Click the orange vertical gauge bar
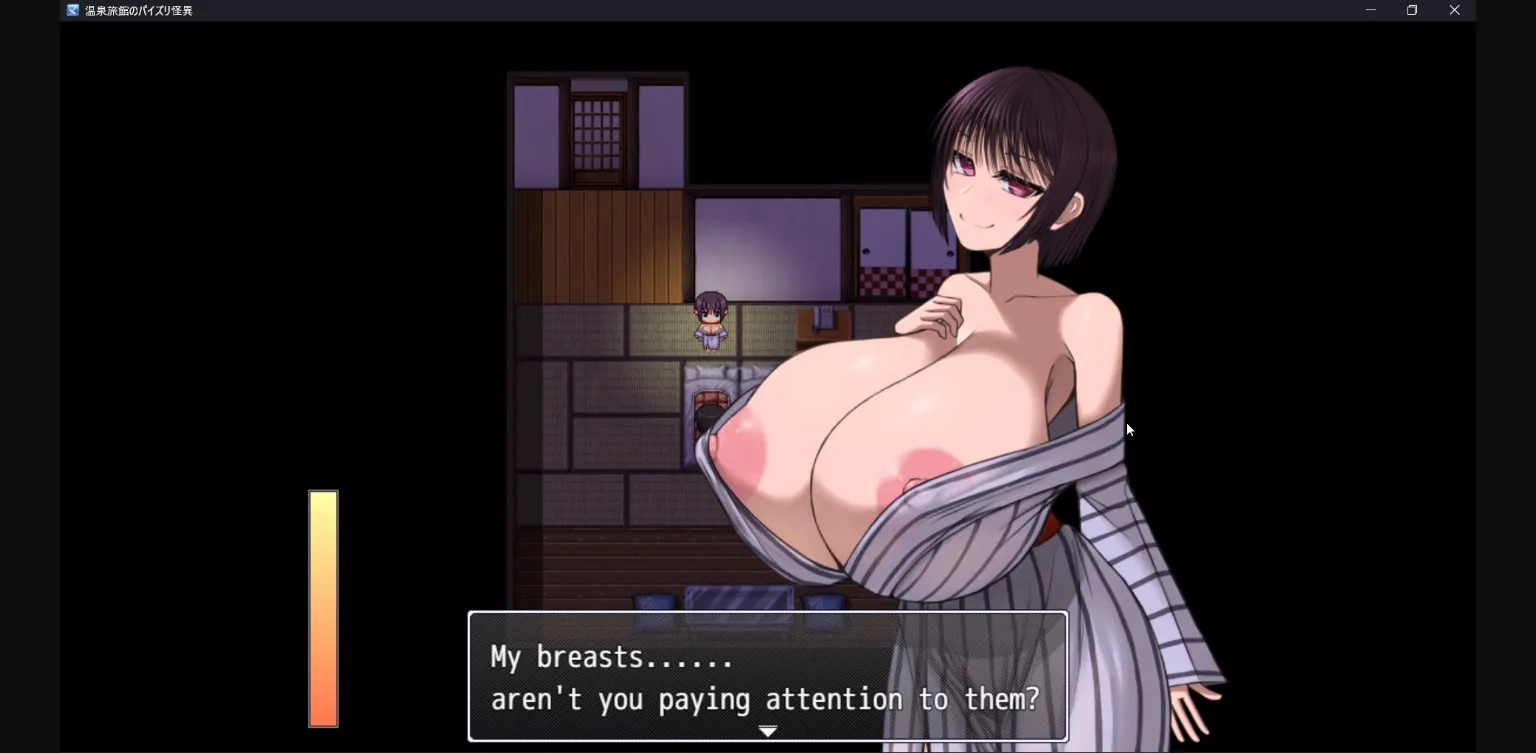Screen dimensions: 1536x753 tap(323, 608)
